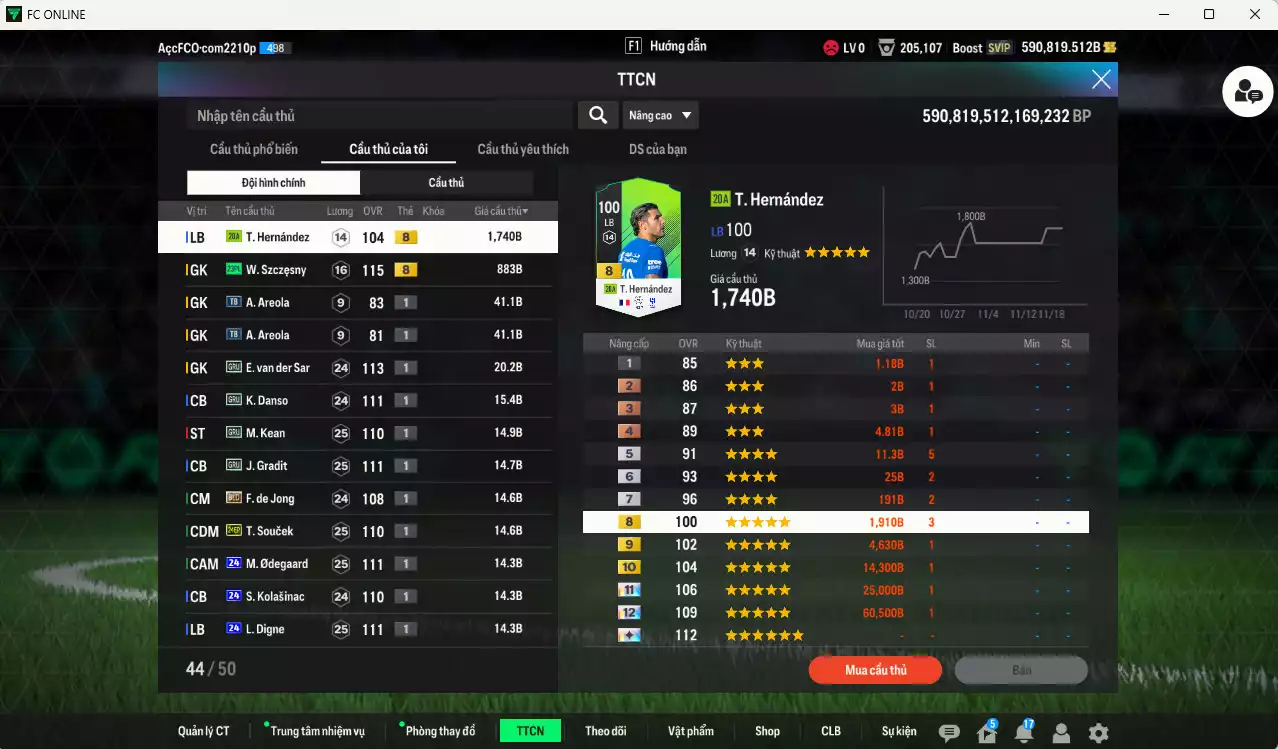Sort list by Giá cầu thủ column

click(x=501, y=211)
